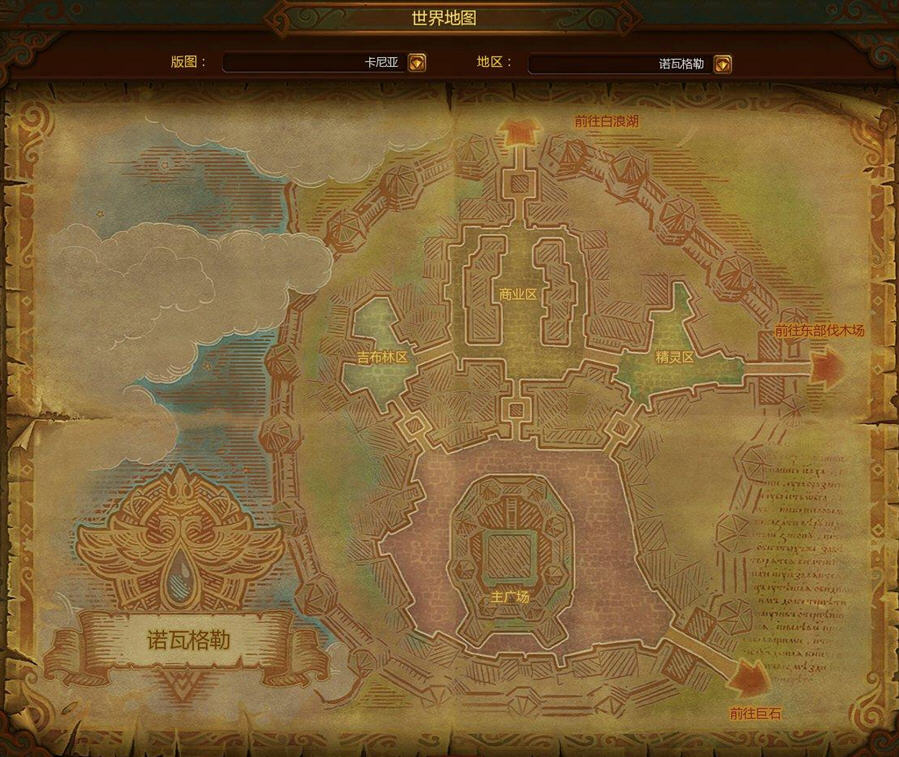
Task: Open the 地区 (诺瓦格勒) dropdown
Action: pos(722,64)
